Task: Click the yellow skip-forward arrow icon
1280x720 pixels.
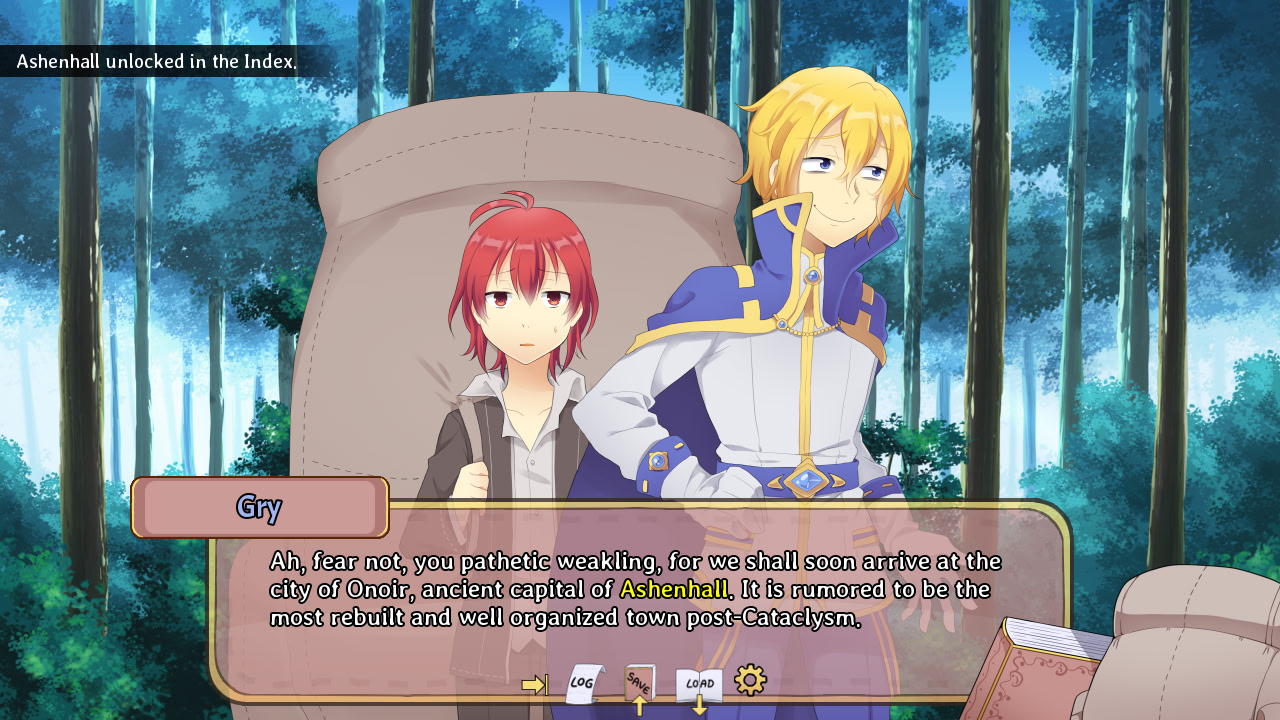Action: 534,684
